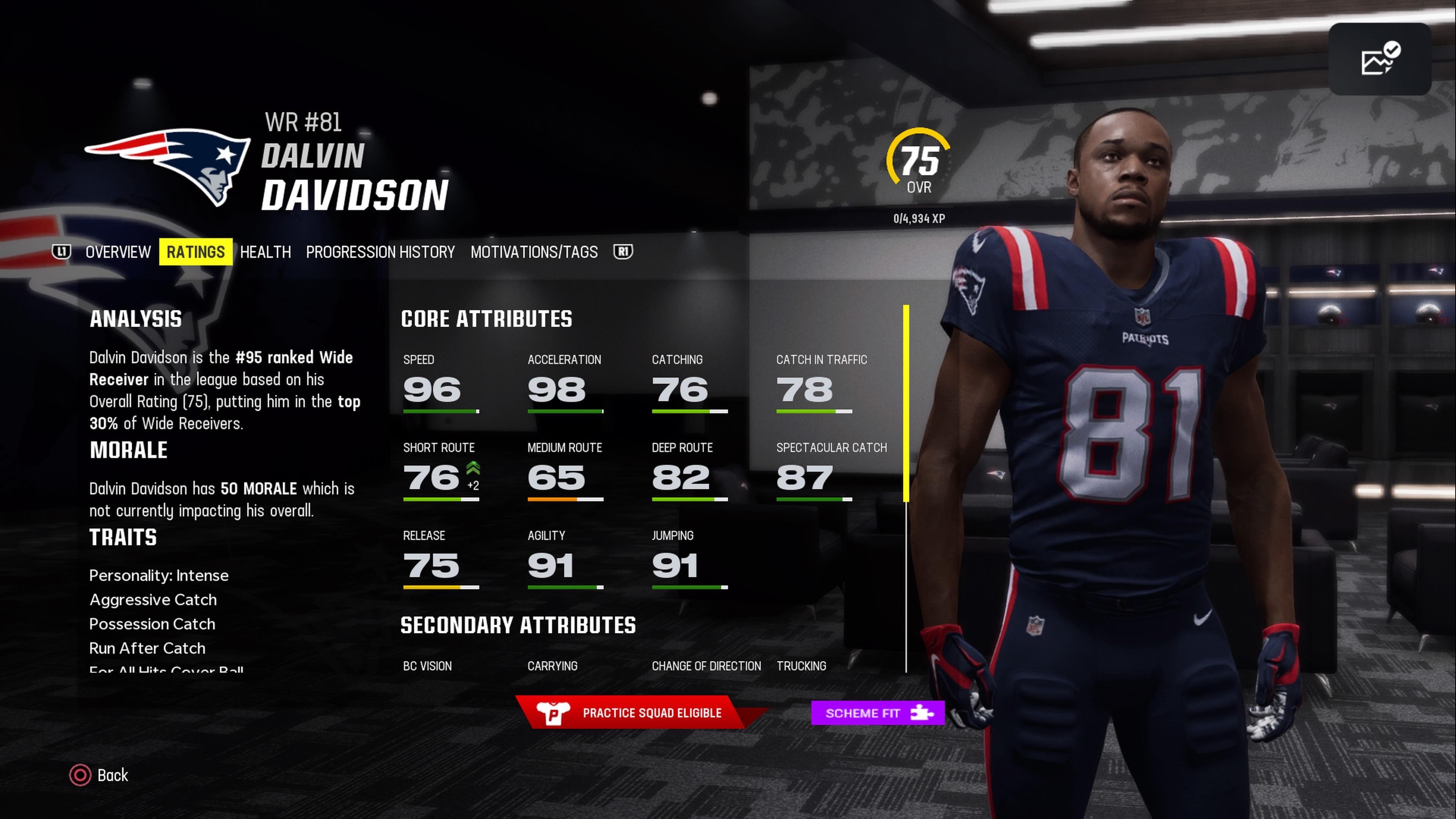Open the Health tab
The width and height of the screenshot is (1456, 819).
(265, 252)
